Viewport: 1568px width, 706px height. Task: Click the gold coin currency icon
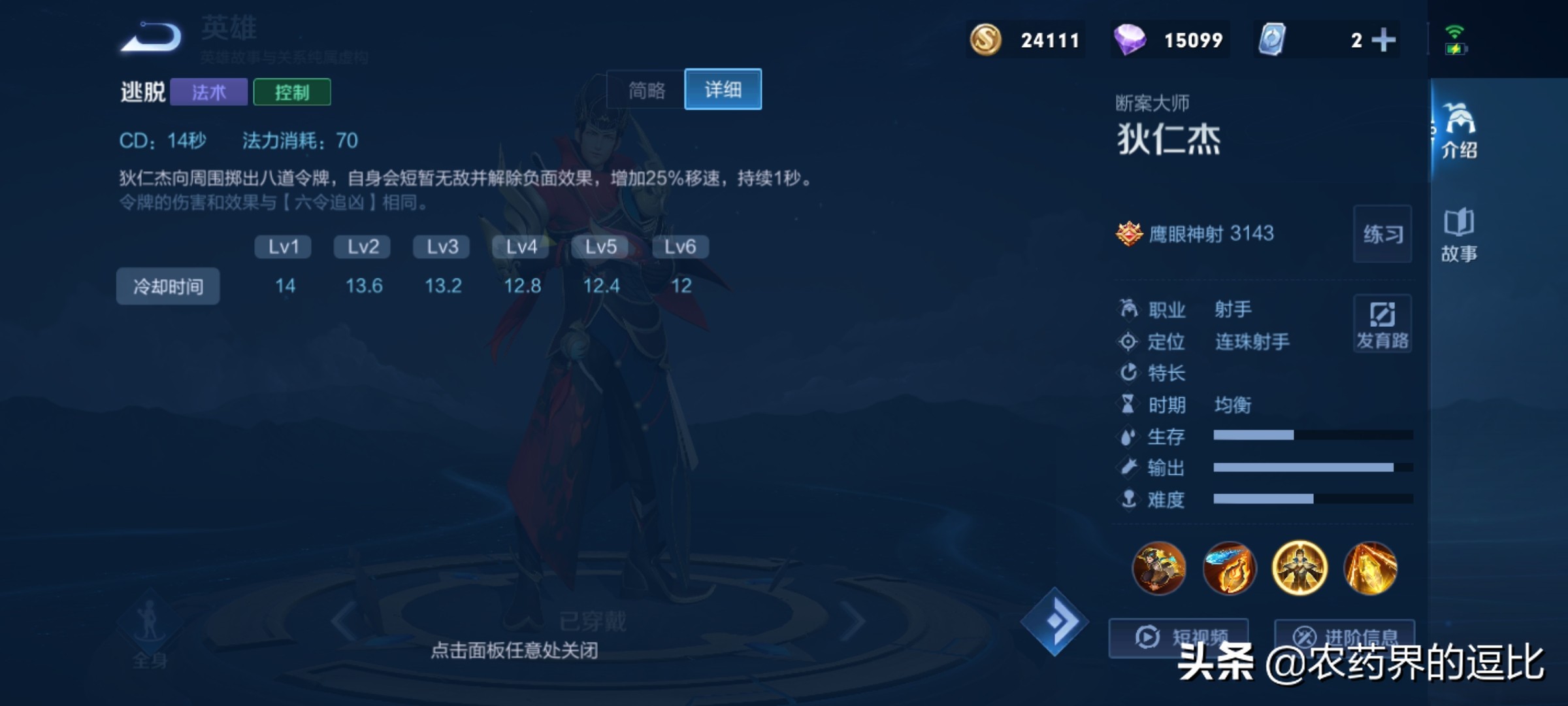[985, 40]
